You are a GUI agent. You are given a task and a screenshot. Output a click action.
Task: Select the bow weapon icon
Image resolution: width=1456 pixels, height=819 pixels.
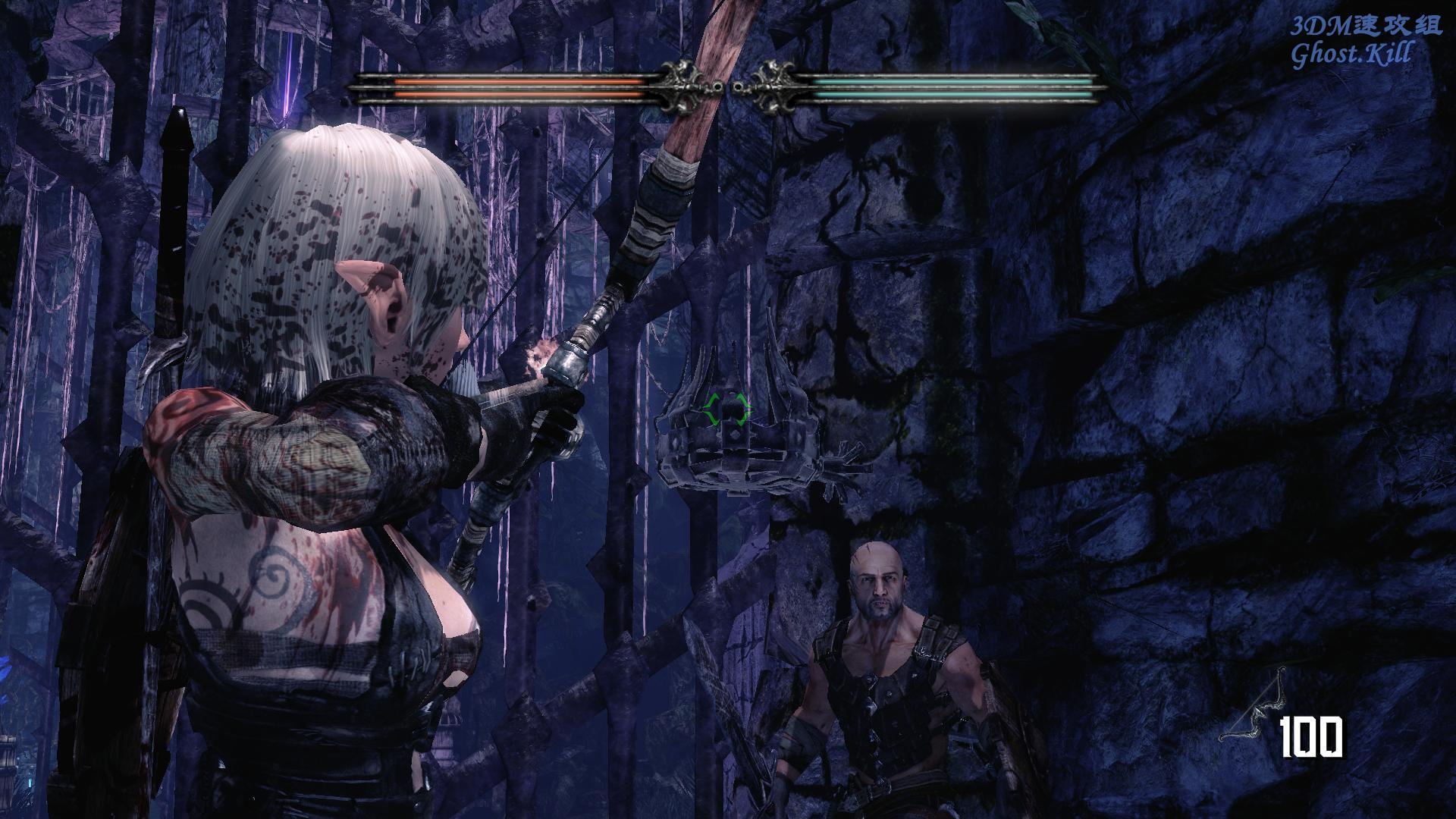click(x=1255, y=708)
